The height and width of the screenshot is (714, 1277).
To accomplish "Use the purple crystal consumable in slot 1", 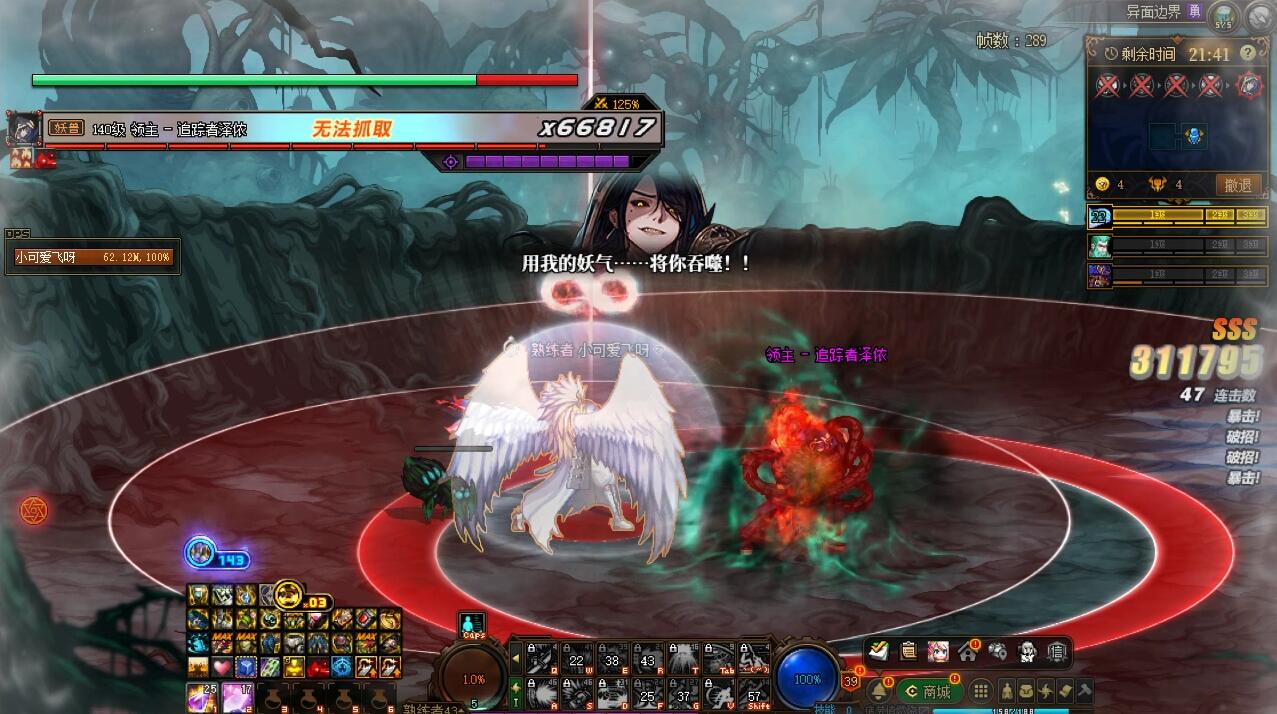I will pyautogui.click(x=203, y=697).
